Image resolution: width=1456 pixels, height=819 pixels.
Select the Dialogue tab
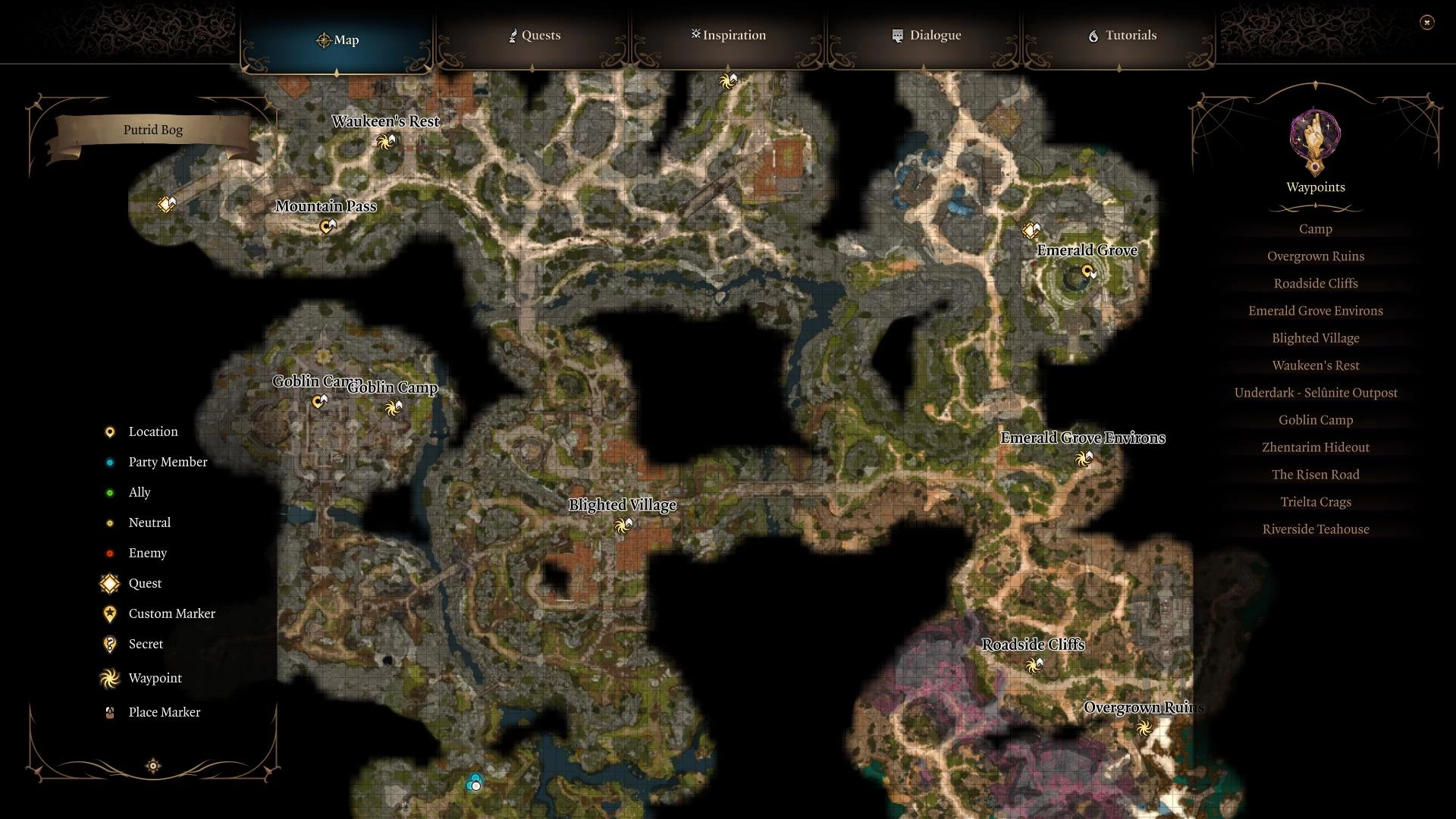pos(926,36)
